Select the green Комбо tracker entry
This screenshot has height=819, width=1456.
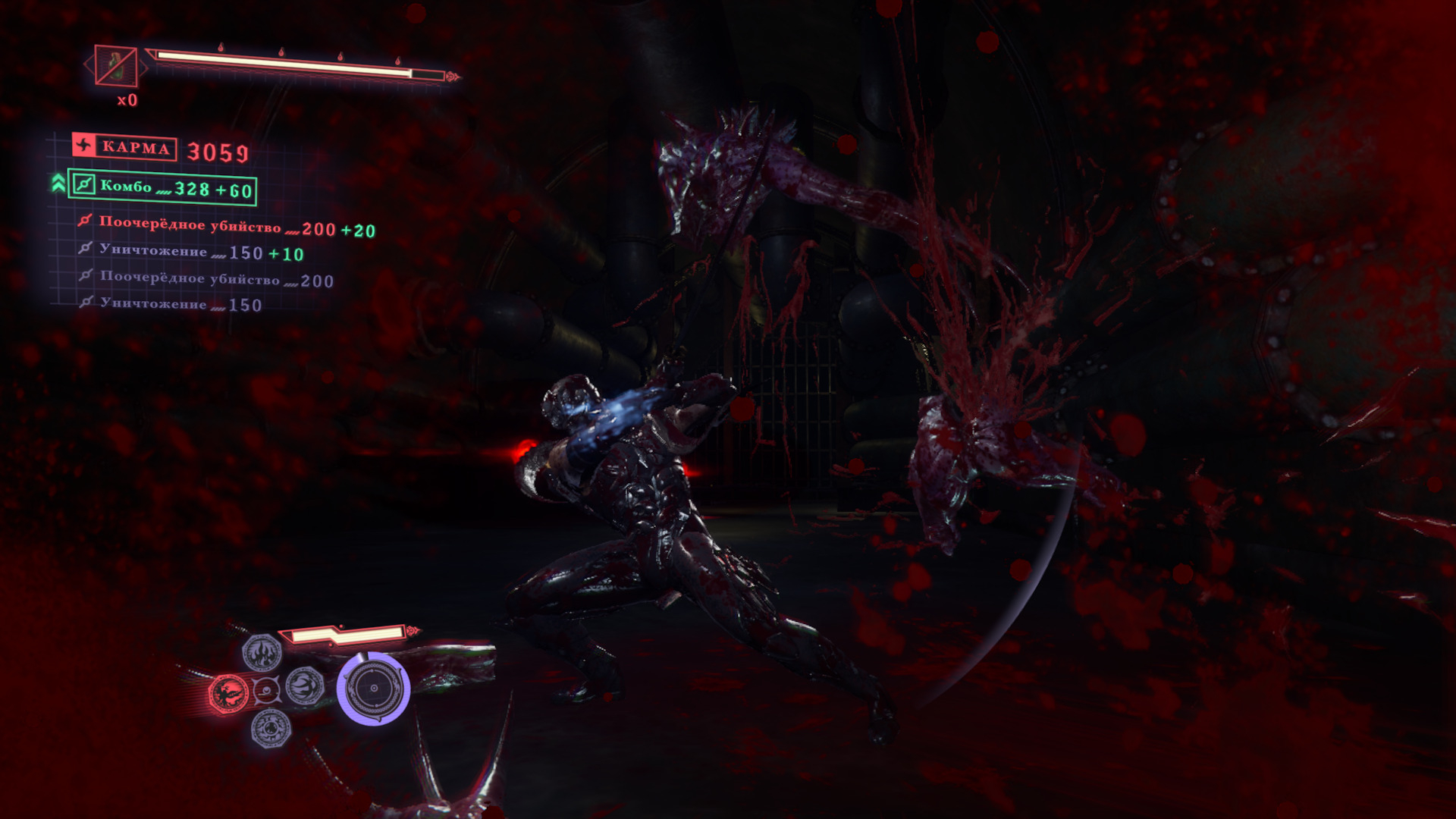[162, 187]
